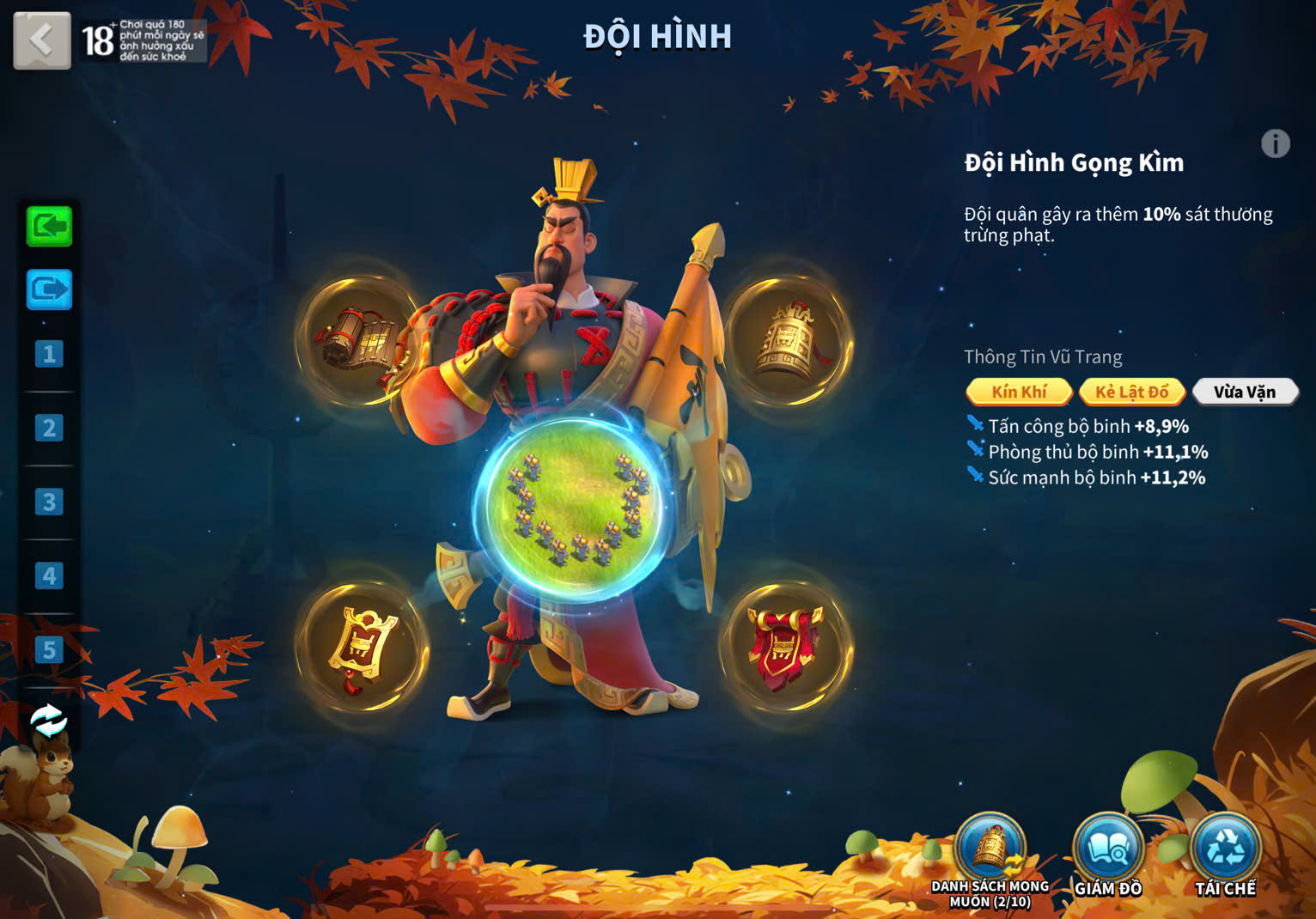Go back with the arrow button

coord(41,40)
